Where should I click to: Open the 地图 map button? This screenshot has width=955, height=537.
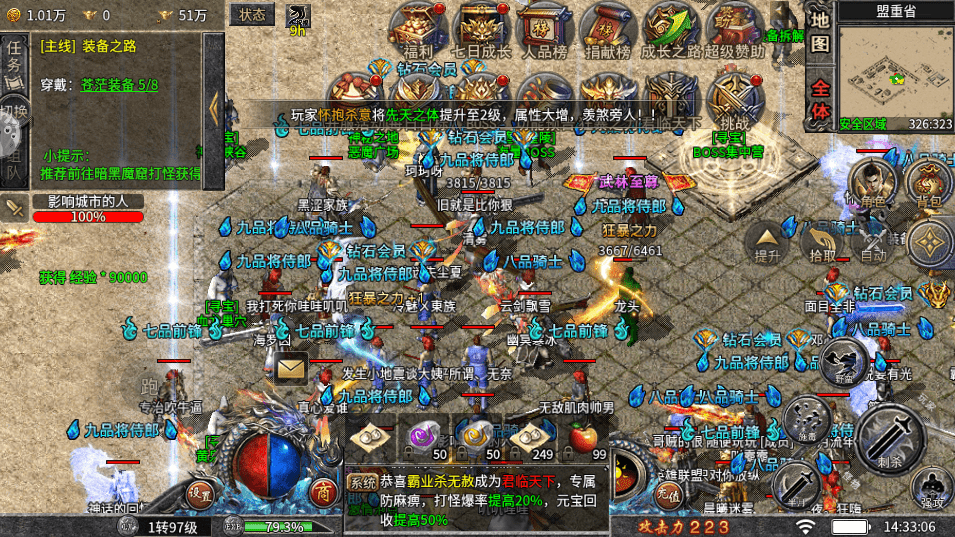(820, 32)
